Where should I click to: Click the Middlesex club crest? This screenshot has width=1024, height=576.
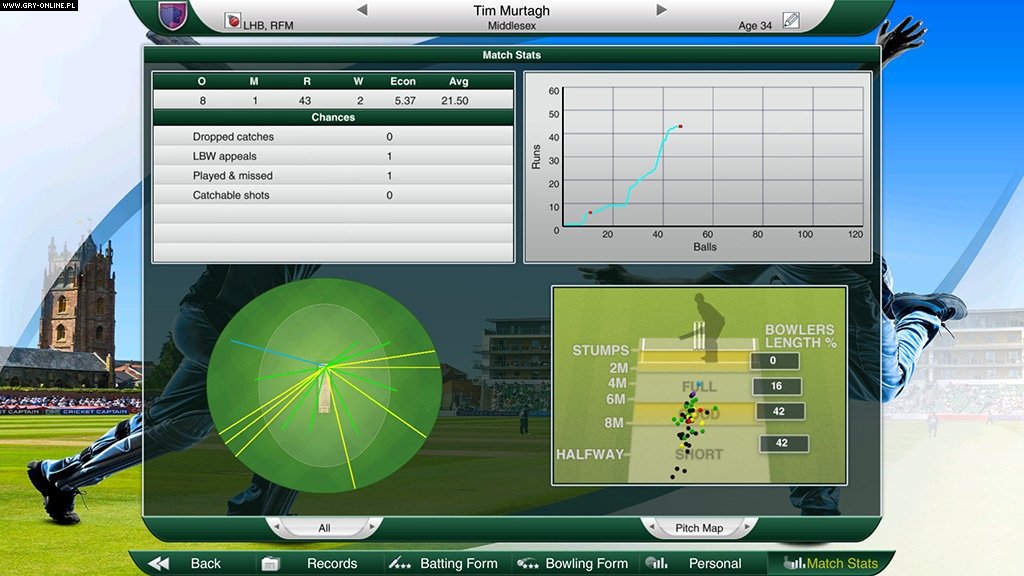(172, 14)
